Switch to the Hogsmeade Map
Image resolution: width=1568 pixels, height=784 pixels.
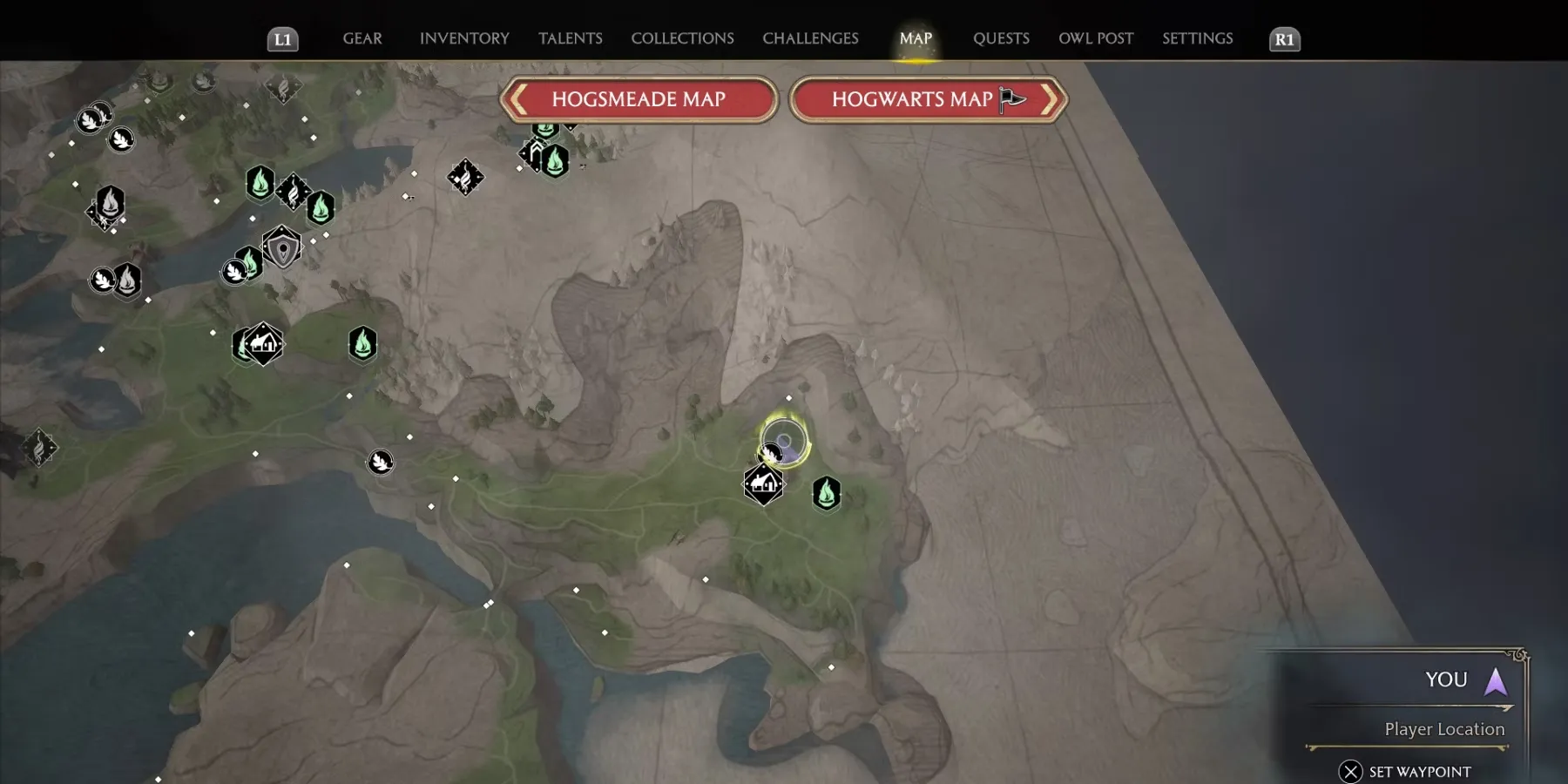tap(639, 99)
